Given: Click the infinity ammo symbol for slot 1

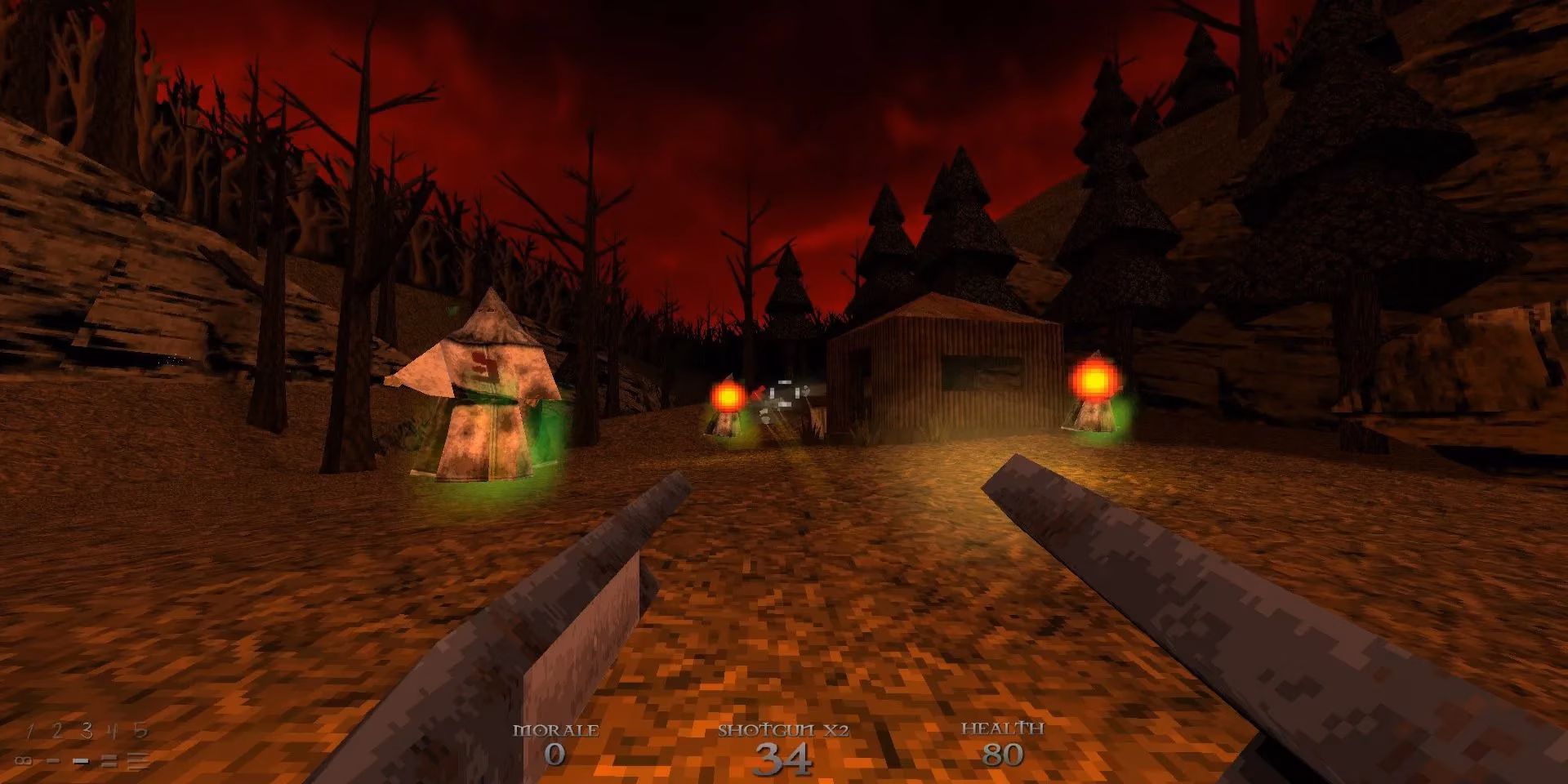Looking at the screenshot, I should click(x=23, y=761).
